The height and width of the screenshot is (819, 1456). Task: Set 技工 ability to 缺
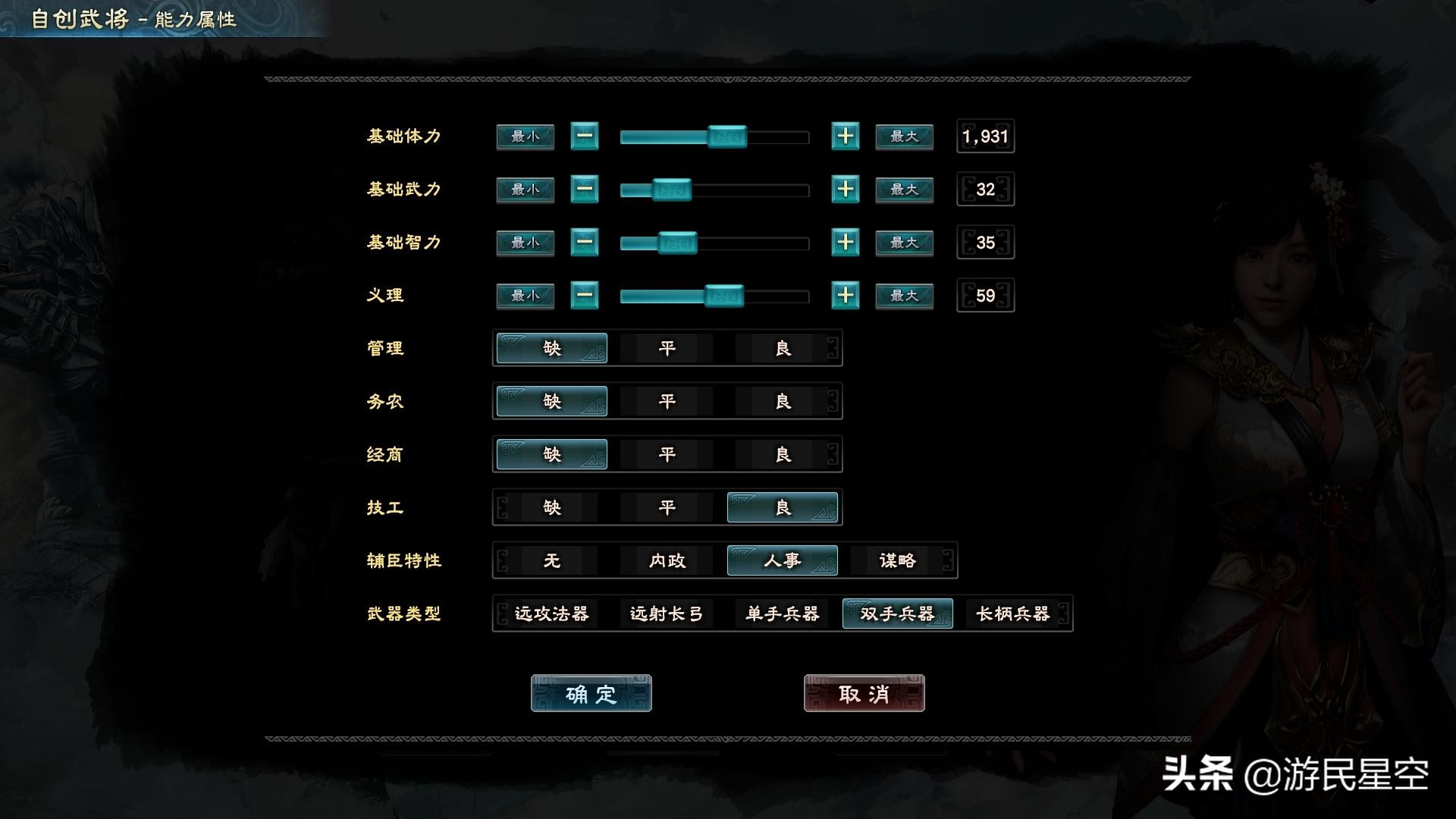pos(551,507)
